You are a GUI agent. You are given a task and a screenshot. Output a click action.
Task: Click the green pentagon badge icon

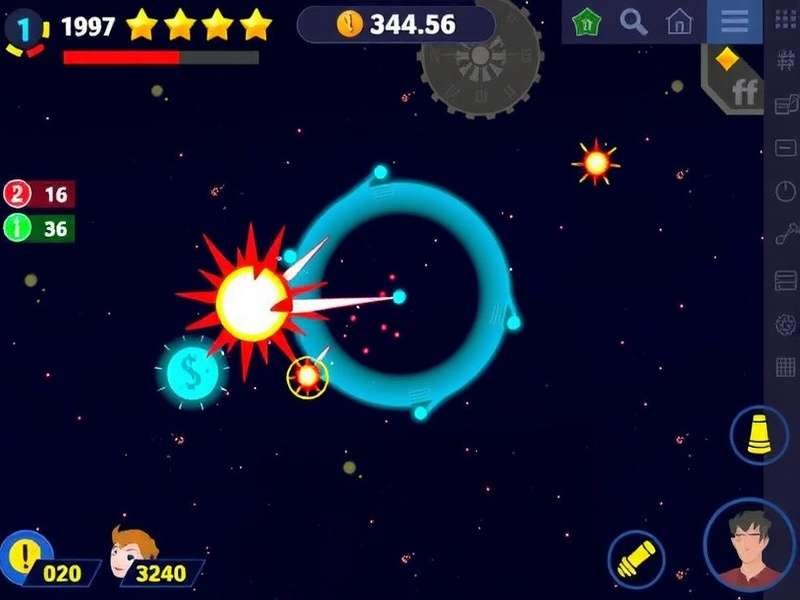587,21
